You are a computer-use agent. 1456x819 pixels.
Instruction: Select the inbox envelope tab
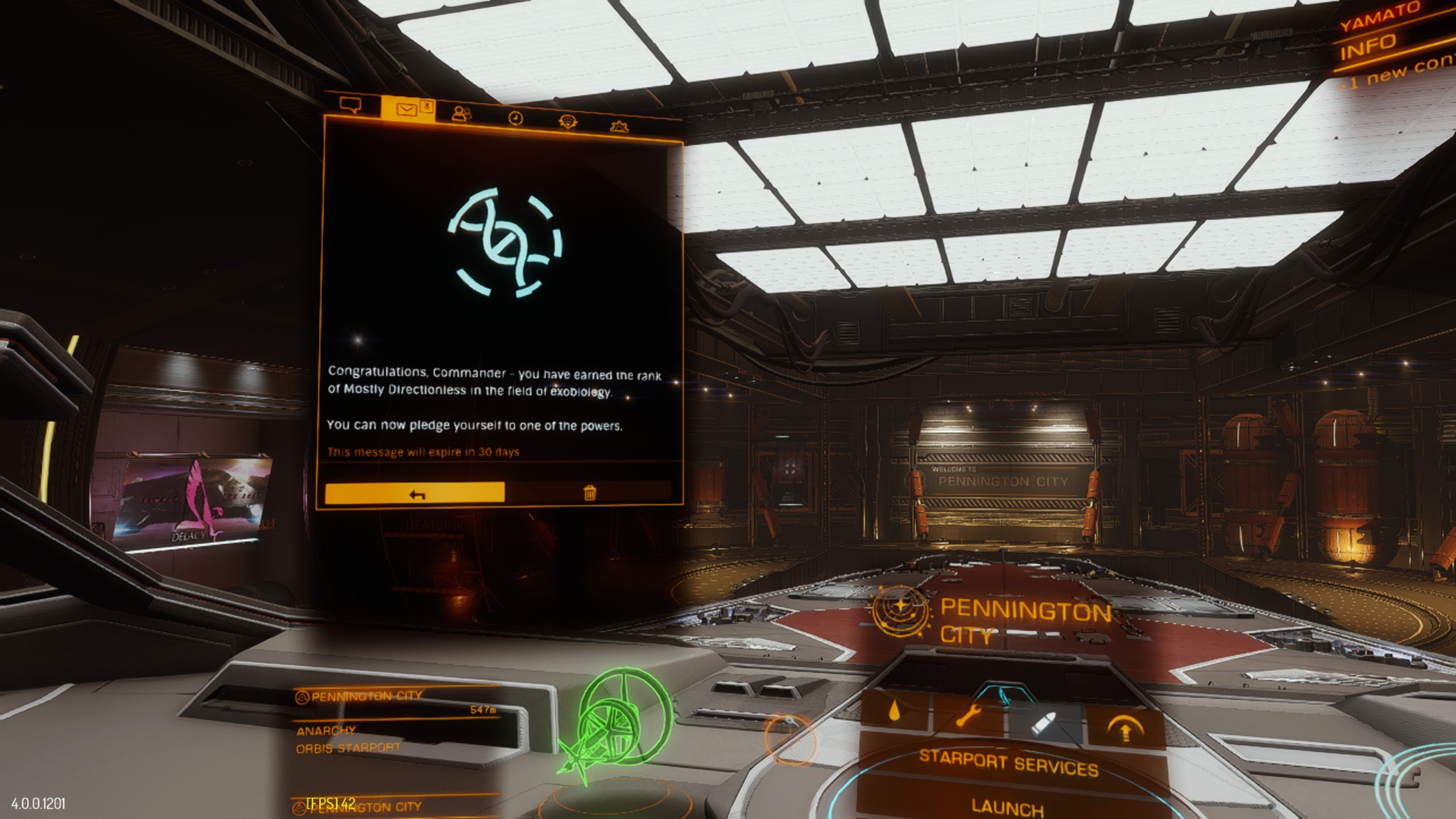tap(407, 109)
